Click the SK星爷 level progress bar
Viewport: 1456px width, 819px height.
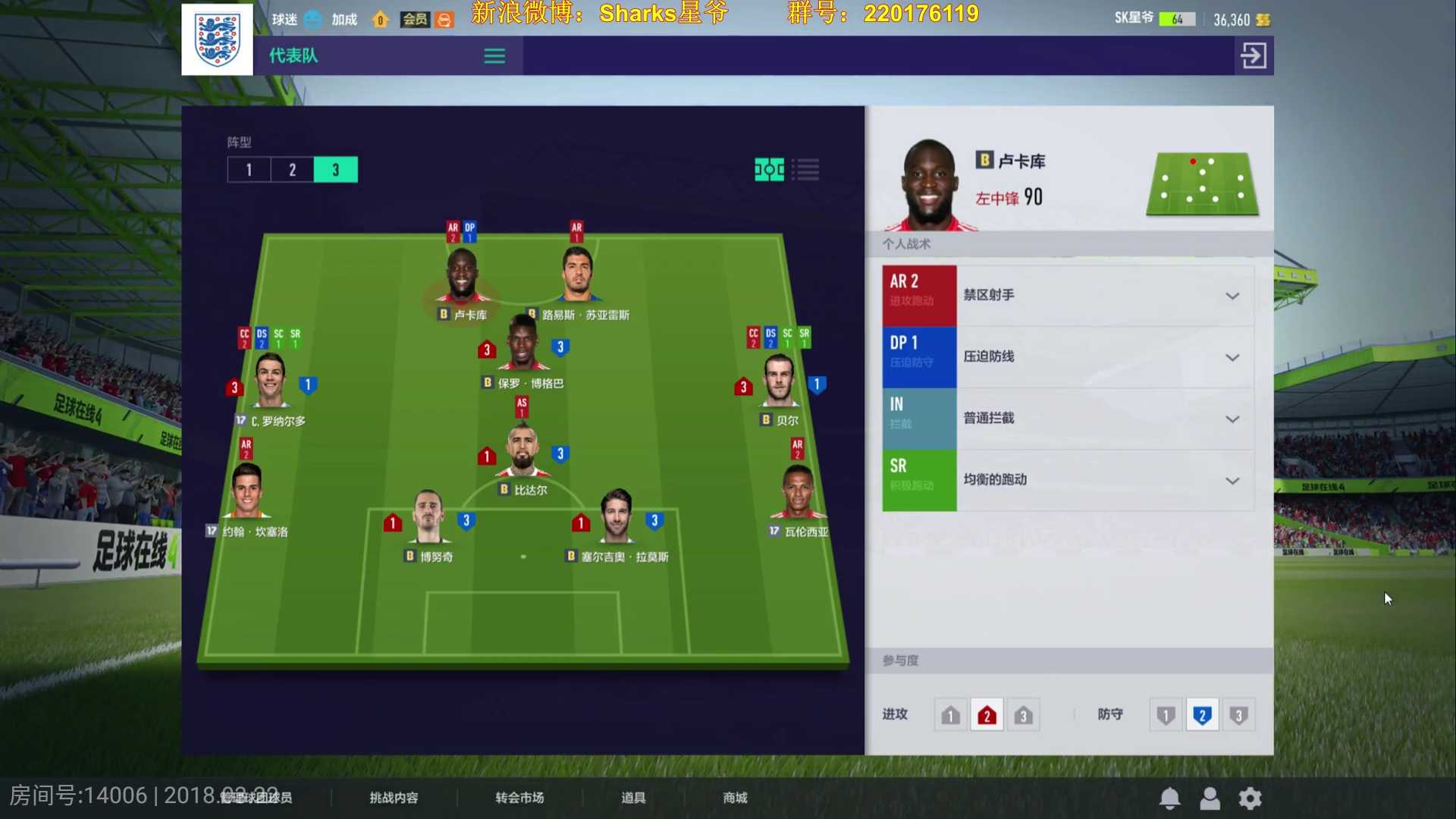pyautogui.click(x=1179, y=18)
